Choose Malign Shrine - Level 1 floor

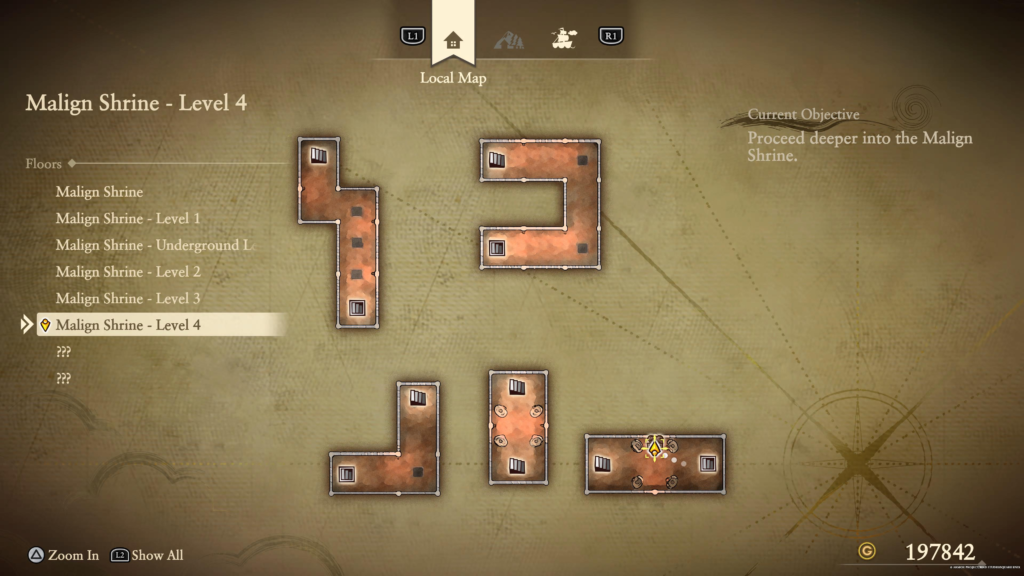[x=128, y=218]
